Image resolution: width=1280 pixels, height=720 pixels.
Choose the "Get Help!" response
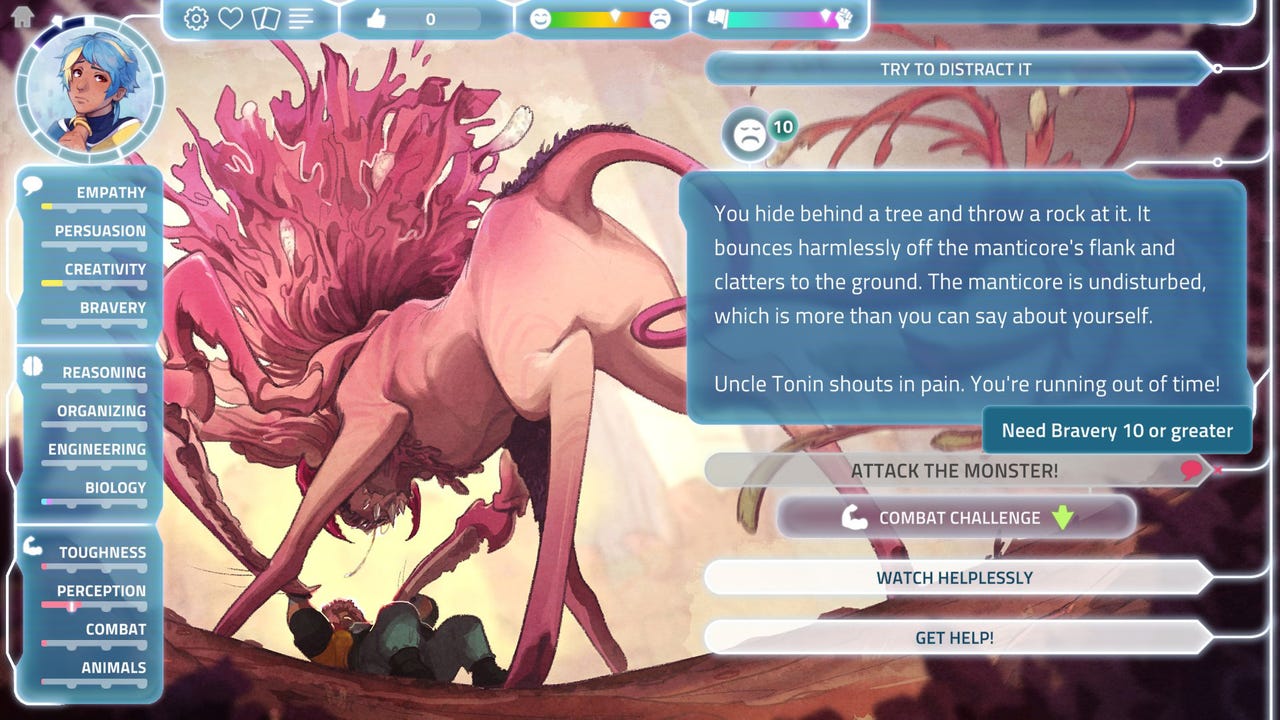pos(954,637)
